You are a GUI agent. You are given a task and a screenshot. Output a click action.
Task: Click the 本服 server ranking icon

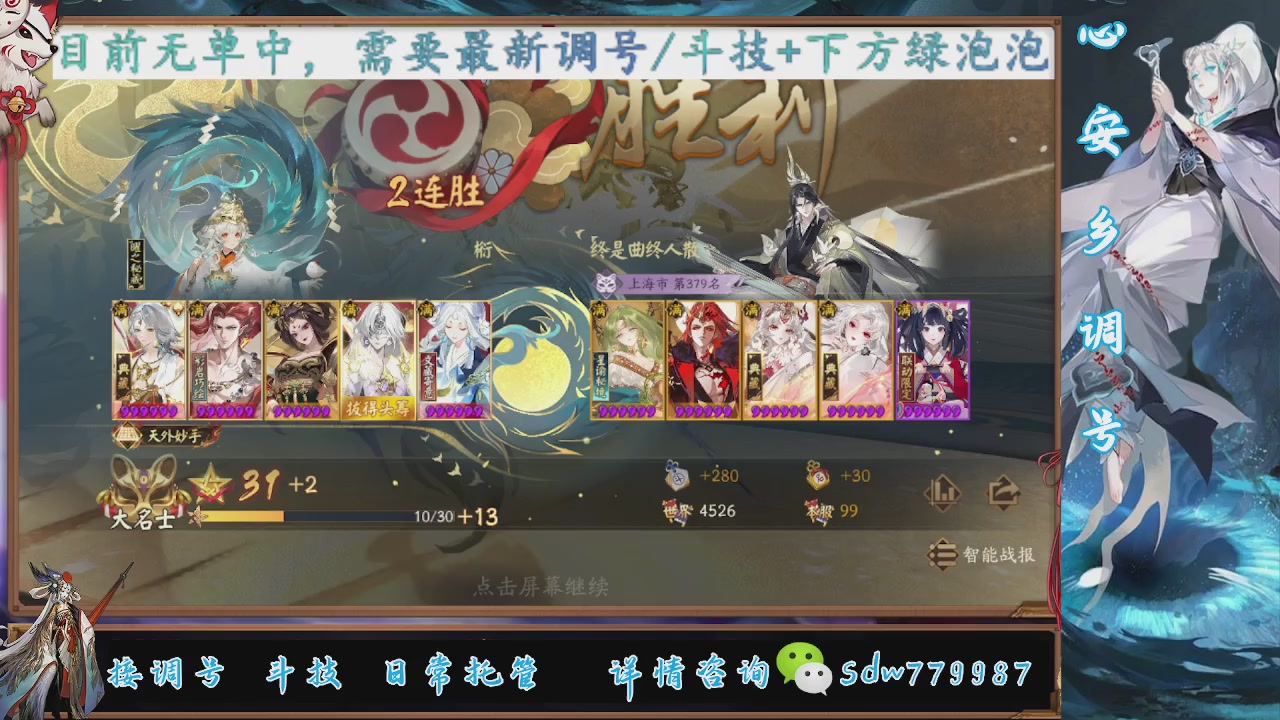[820, 510]
